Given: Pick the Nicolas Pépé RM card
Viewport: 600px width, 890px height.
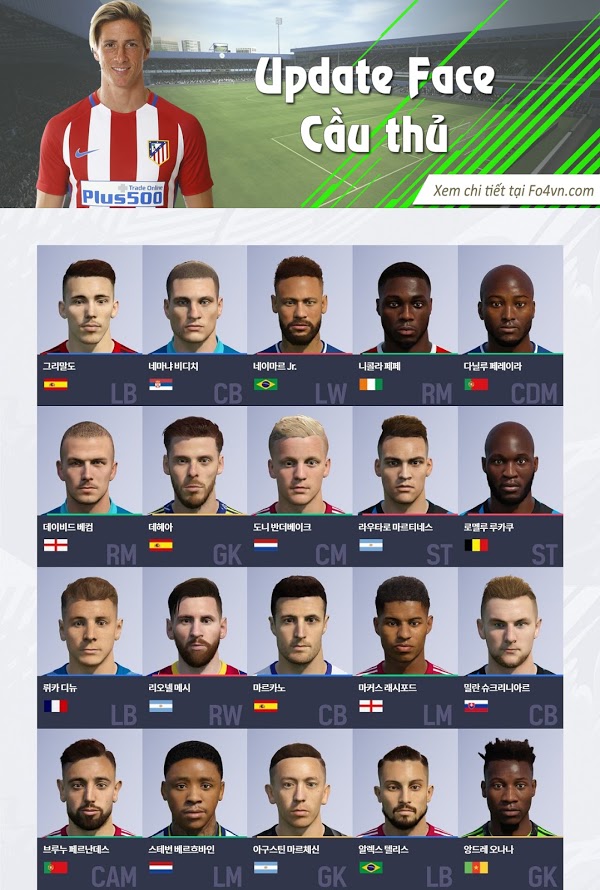Looking at the screenshot, I should tap(405, 325).
